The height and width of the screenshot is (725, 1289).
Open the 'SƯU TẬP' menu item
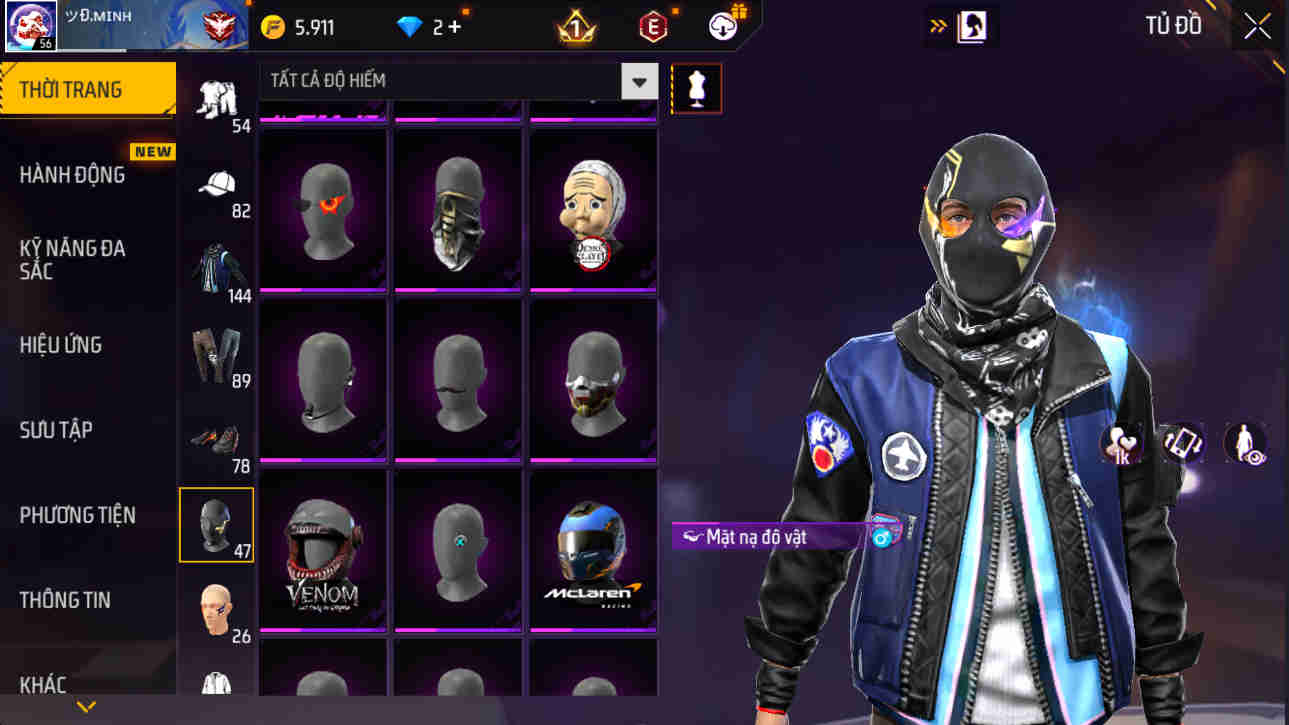point(55,430)
